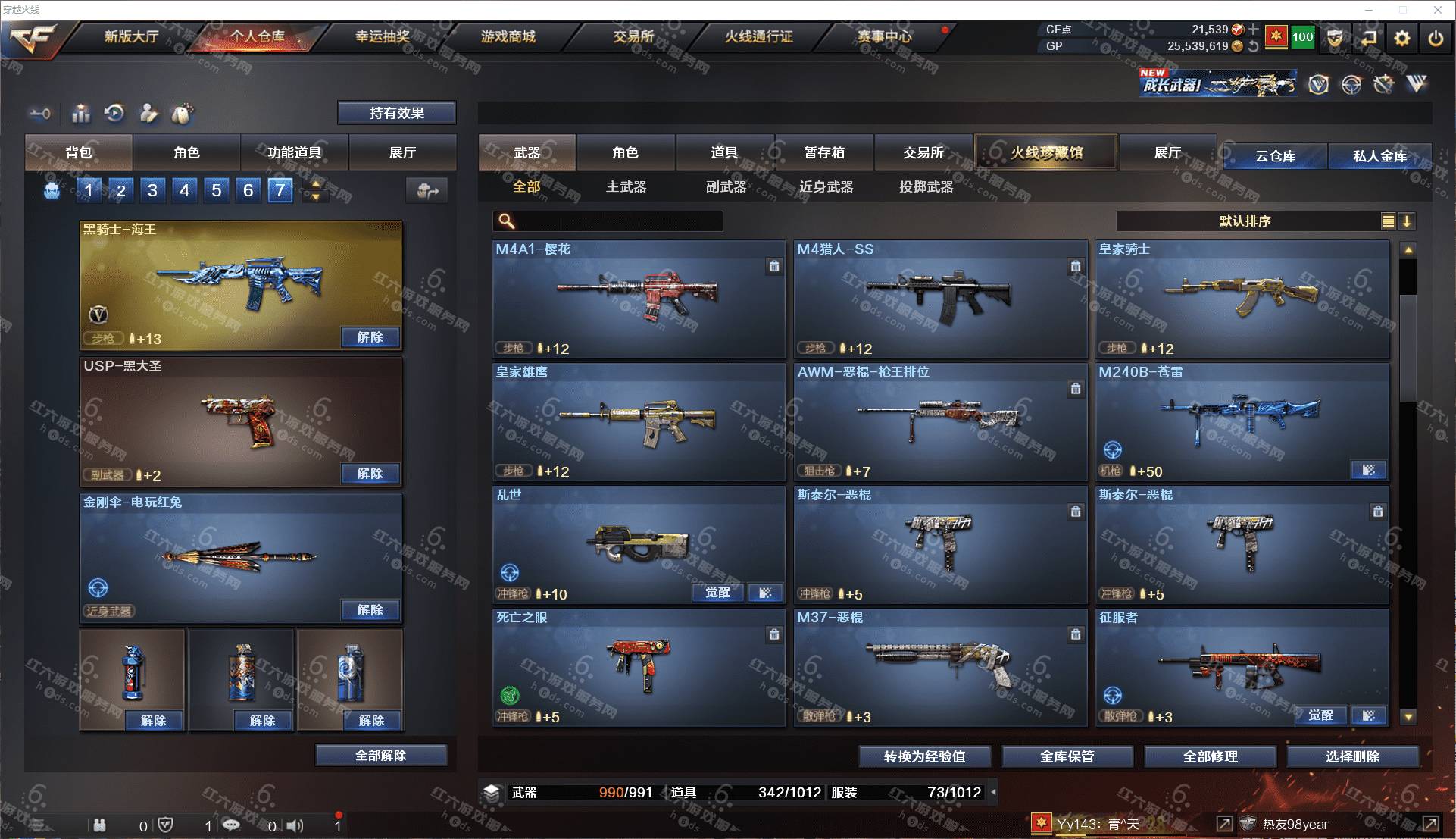Click 全部解除 to unequip everything
The image size is (1456, 839).
380,756
